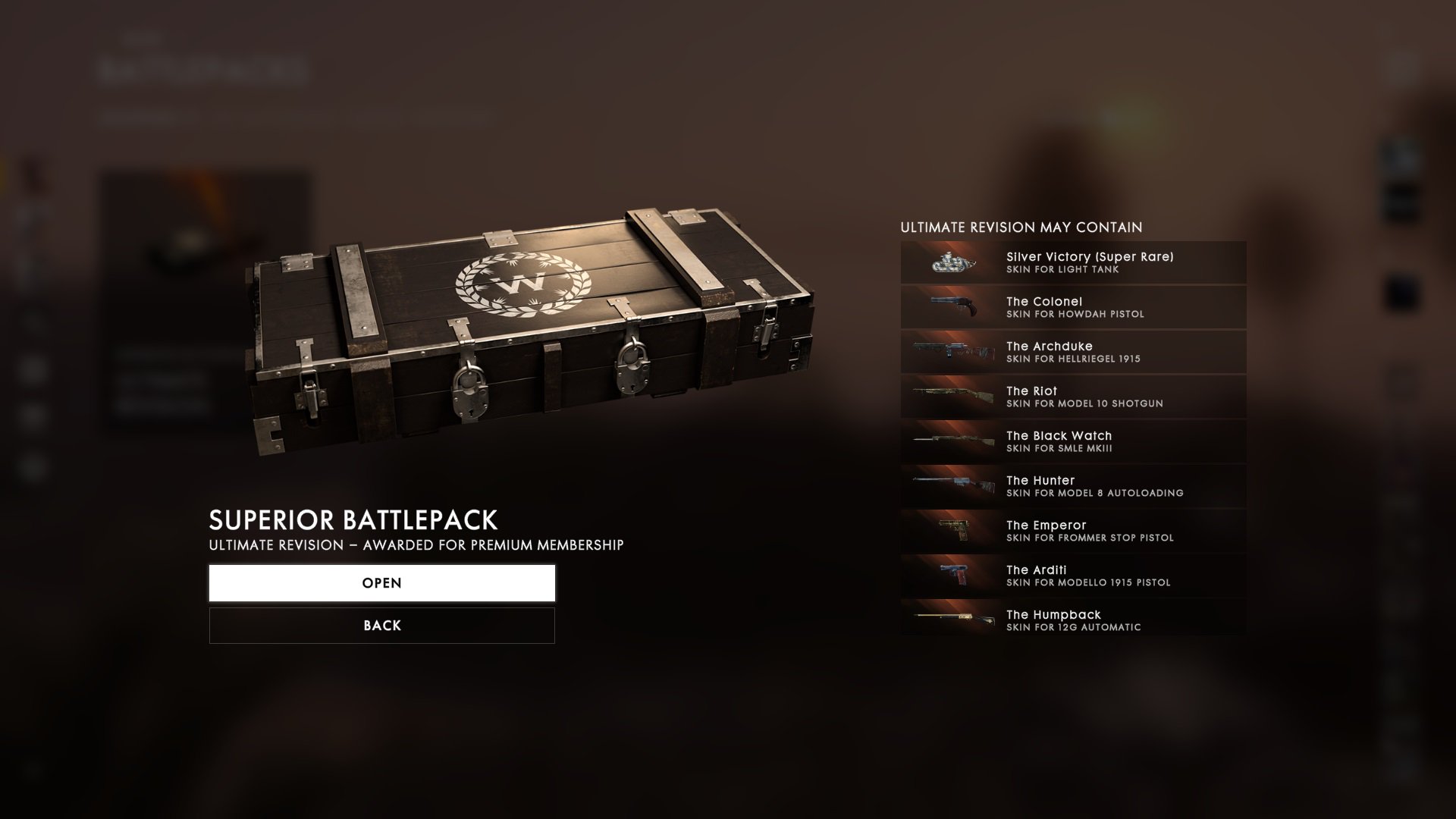1456x819 pixels.
Task: Select The Emperor Frommer Stop Pistol skin
Action: point(1073,531)
